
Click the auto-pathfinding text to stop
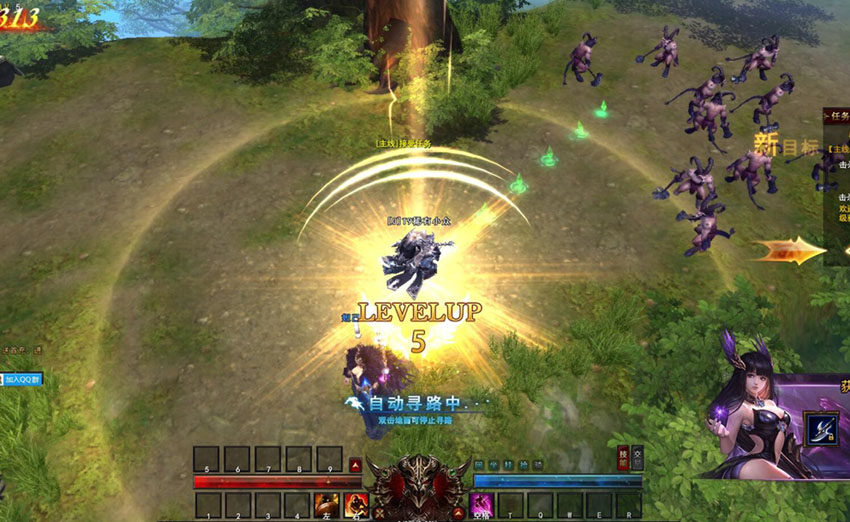(x=415, y=404)
